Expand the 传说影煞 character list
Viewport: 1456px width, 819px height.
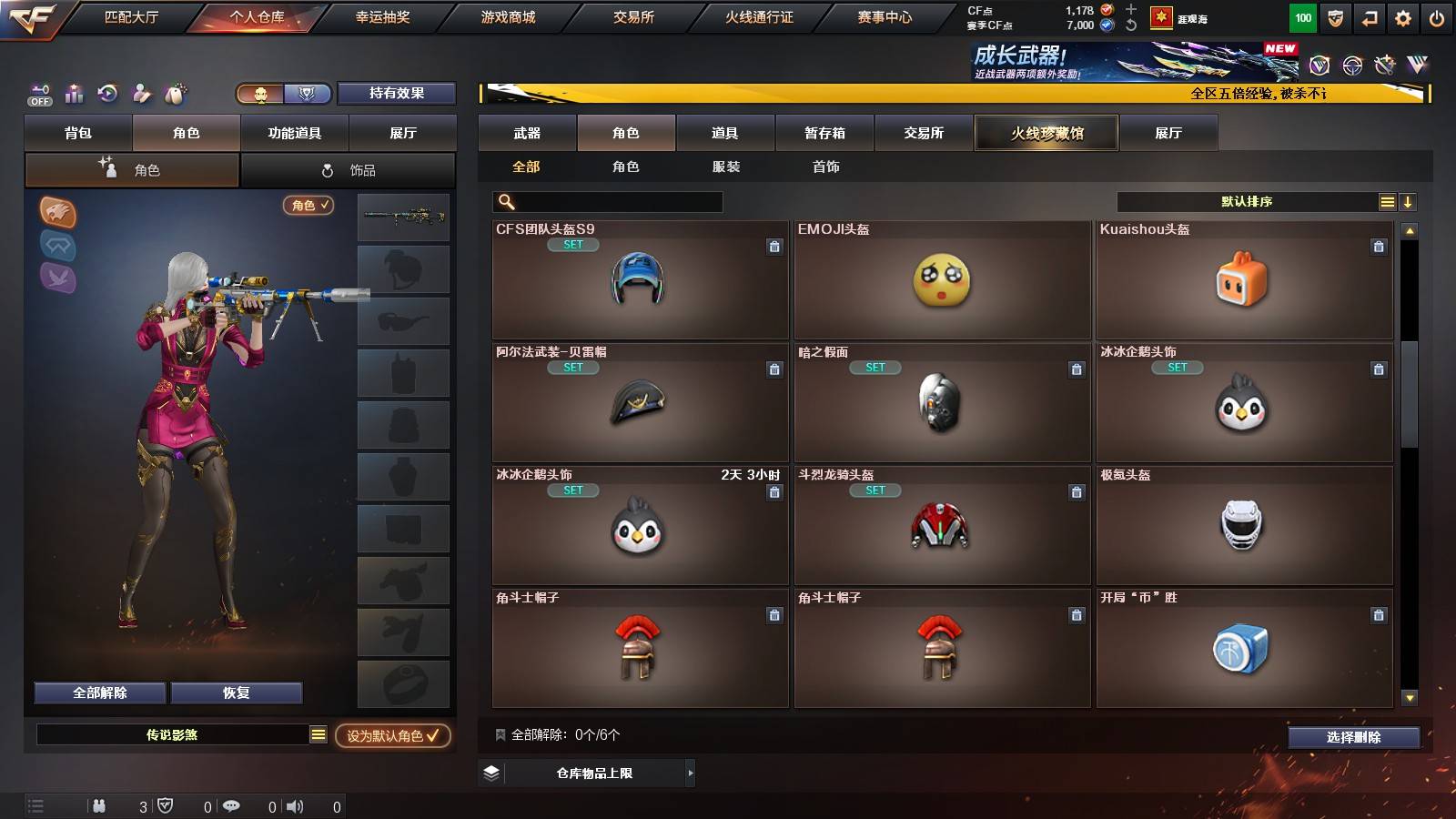[318, 733]
